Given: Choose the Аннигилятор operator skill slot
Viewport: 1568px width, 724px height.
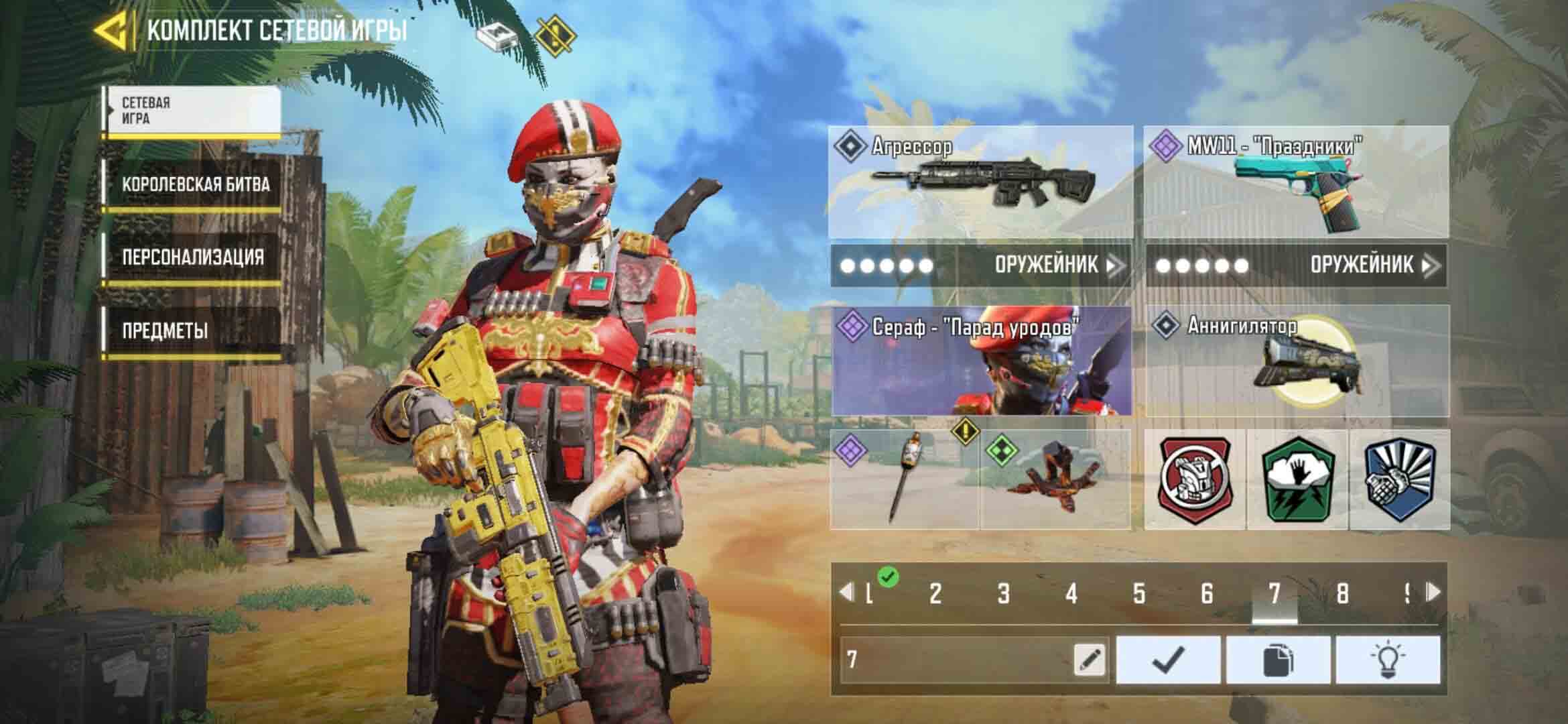Looking at the screenshot, I should coord(1297,361).
